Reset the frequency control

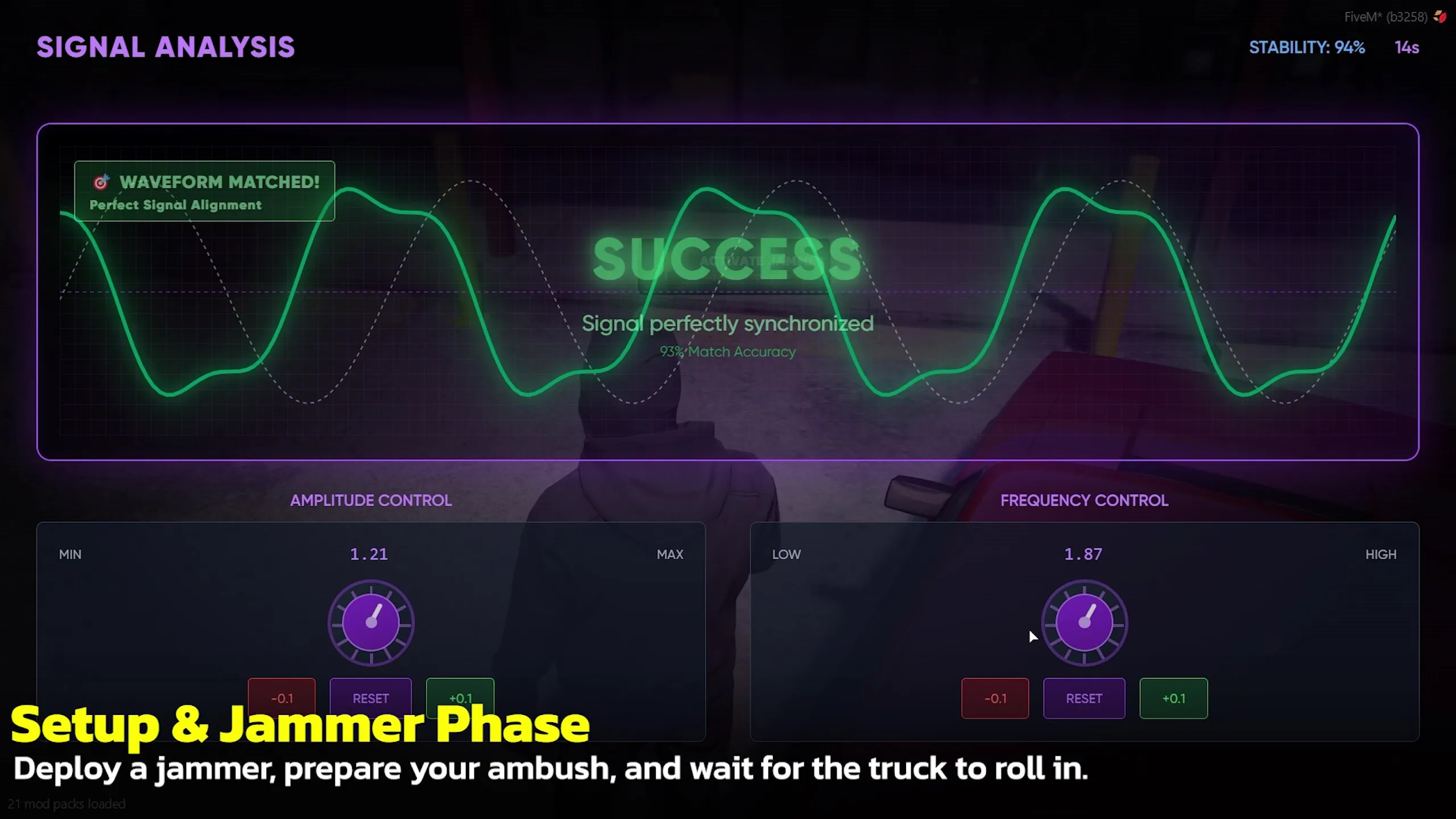coord(1083,698)
